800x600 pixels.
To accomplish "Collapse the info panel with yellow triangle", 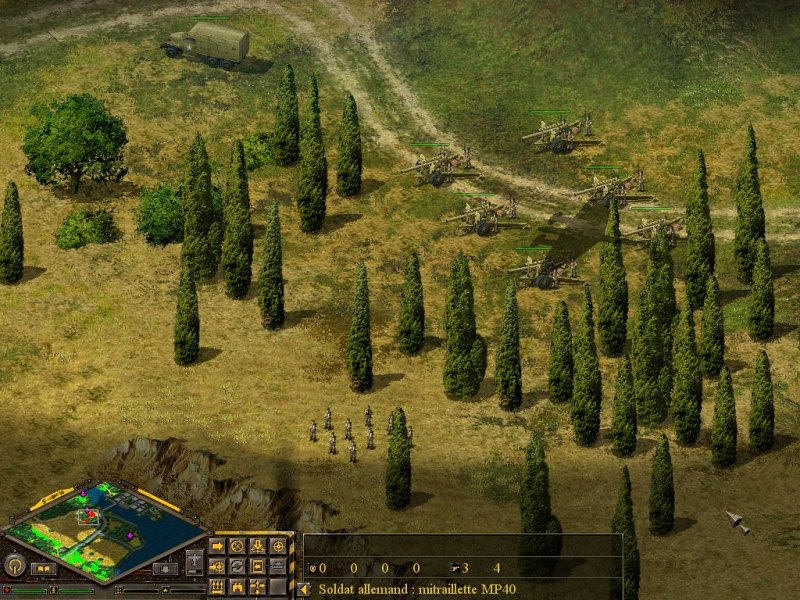I will point(304,589).
